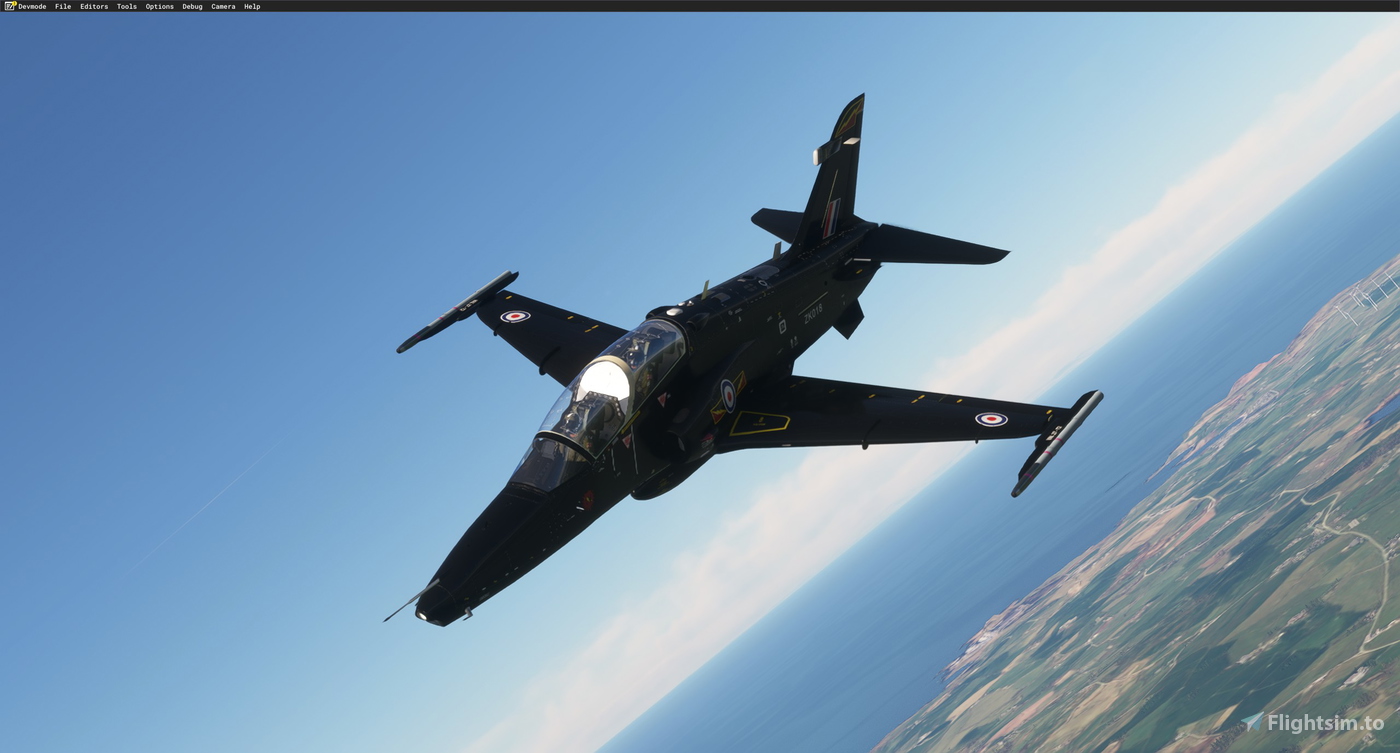
Task: Select the Editors menu entry
Action: (x=92, y=6)
